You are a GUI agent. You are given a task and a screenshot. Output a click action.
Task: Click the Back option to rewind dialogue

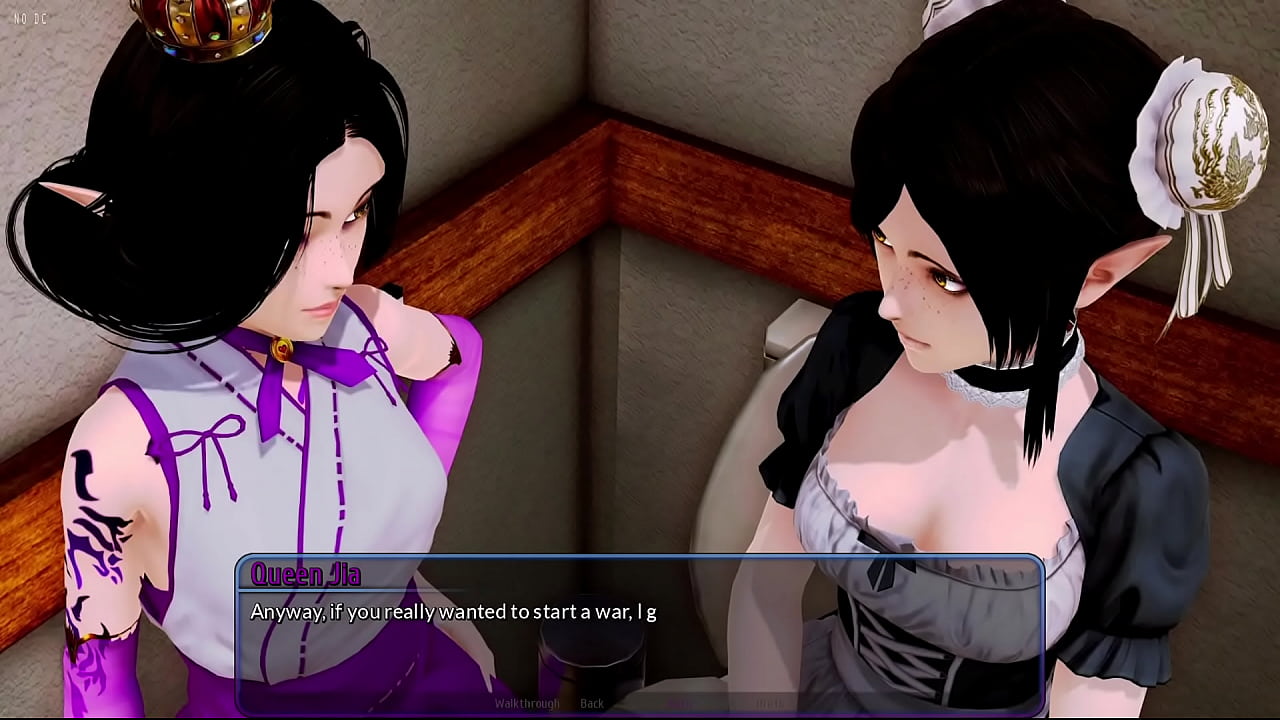(x=592, y=703)
